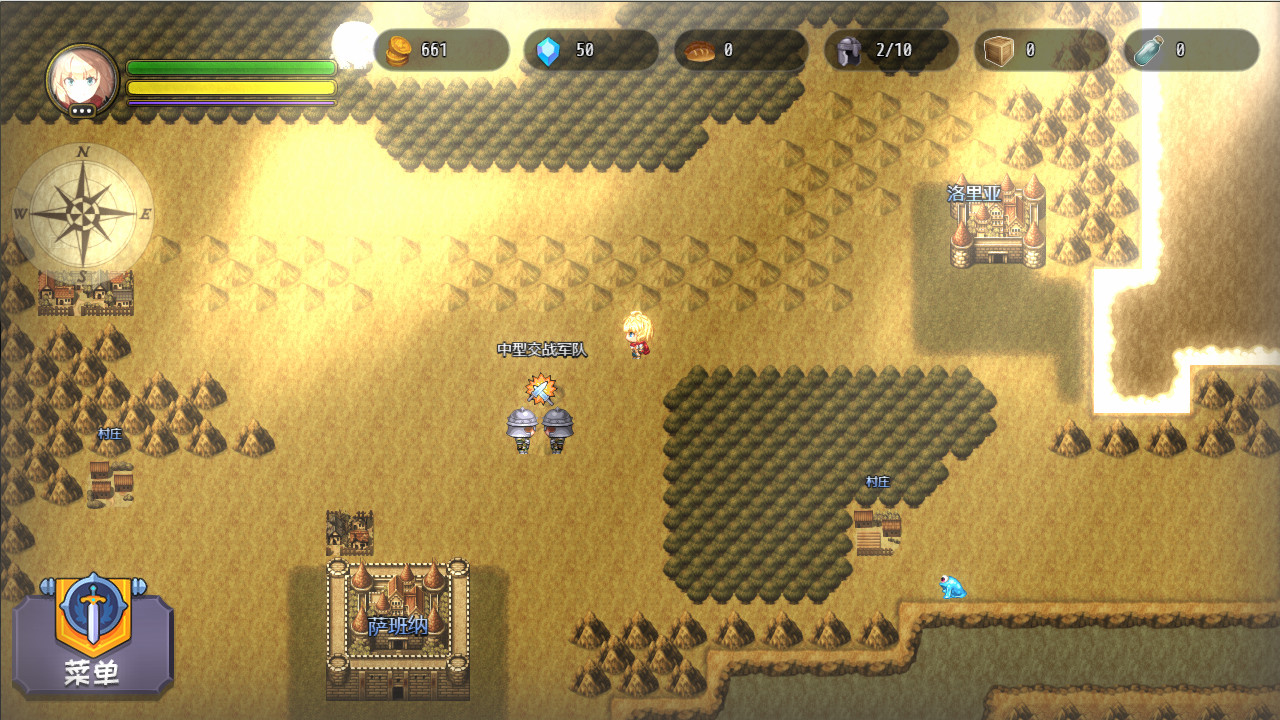Select the player character sprite
1280x720 pixels.
pos(637,335)
